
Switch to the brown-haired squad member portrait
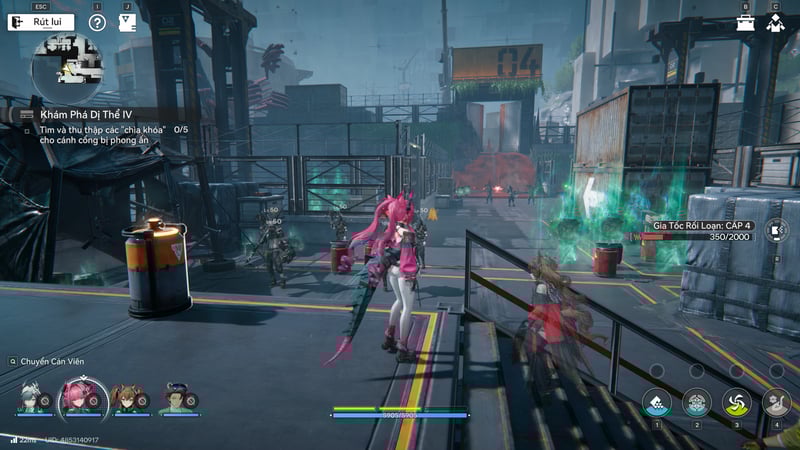124,398
